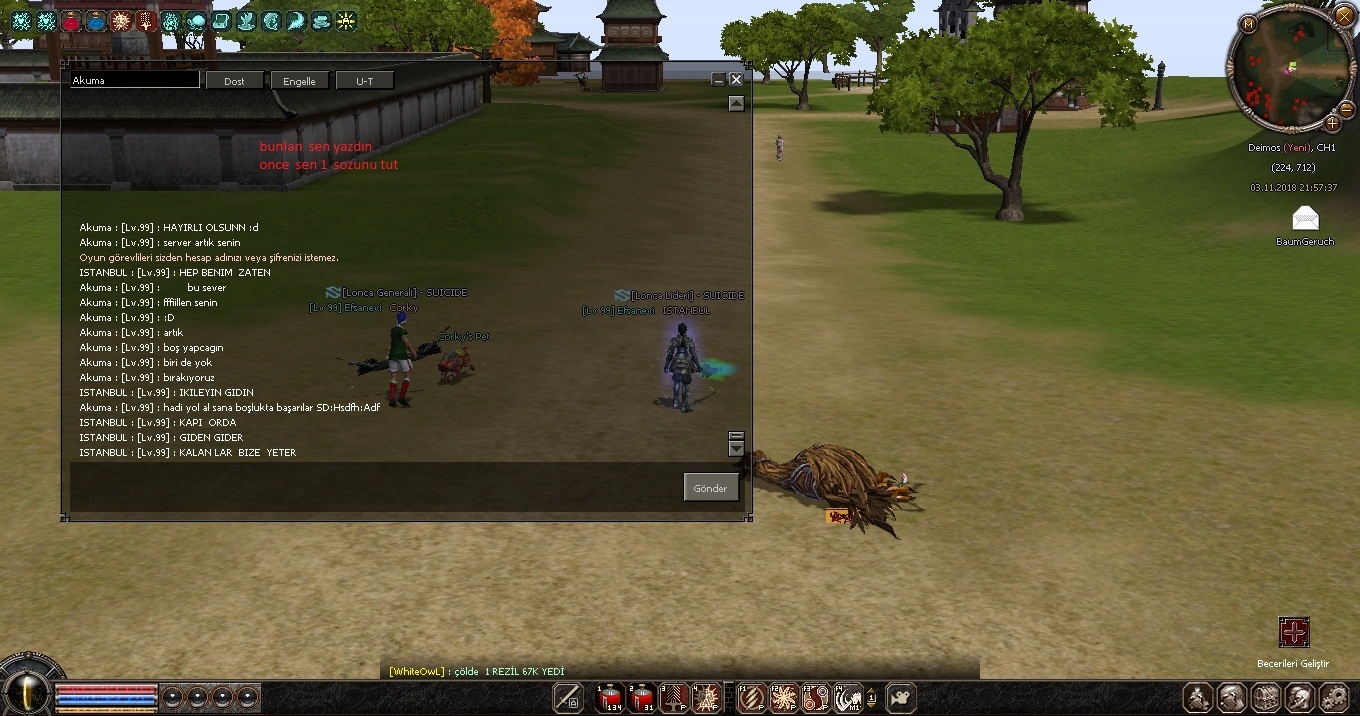Click the chat scroll-up arrow button
The image size is (1360, 716).
pyautogui.click(x=736, y=103)
